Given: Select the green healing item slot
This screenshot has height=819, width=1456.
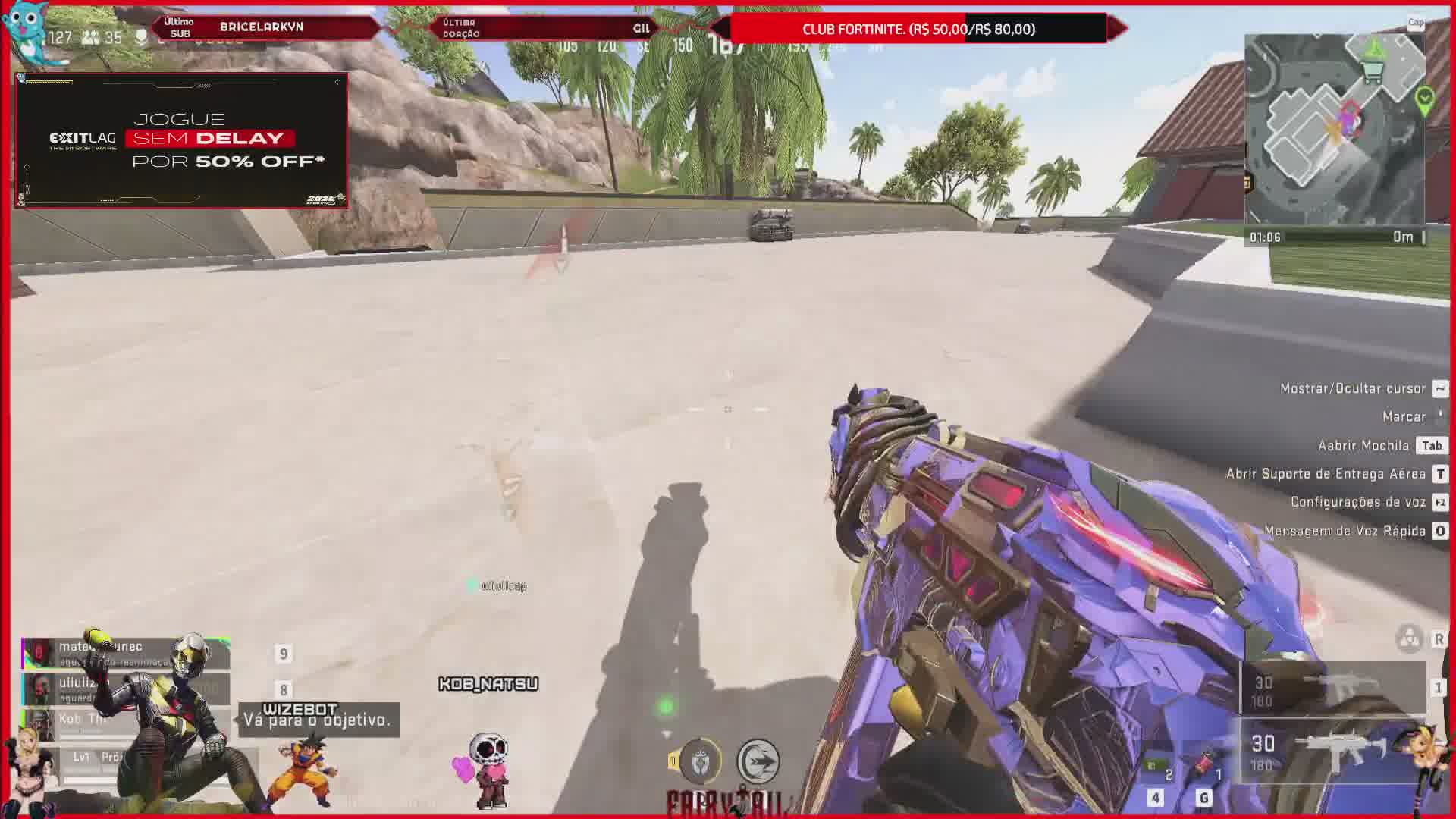Looking at the screenshot, I should (x=1156, y=767).
